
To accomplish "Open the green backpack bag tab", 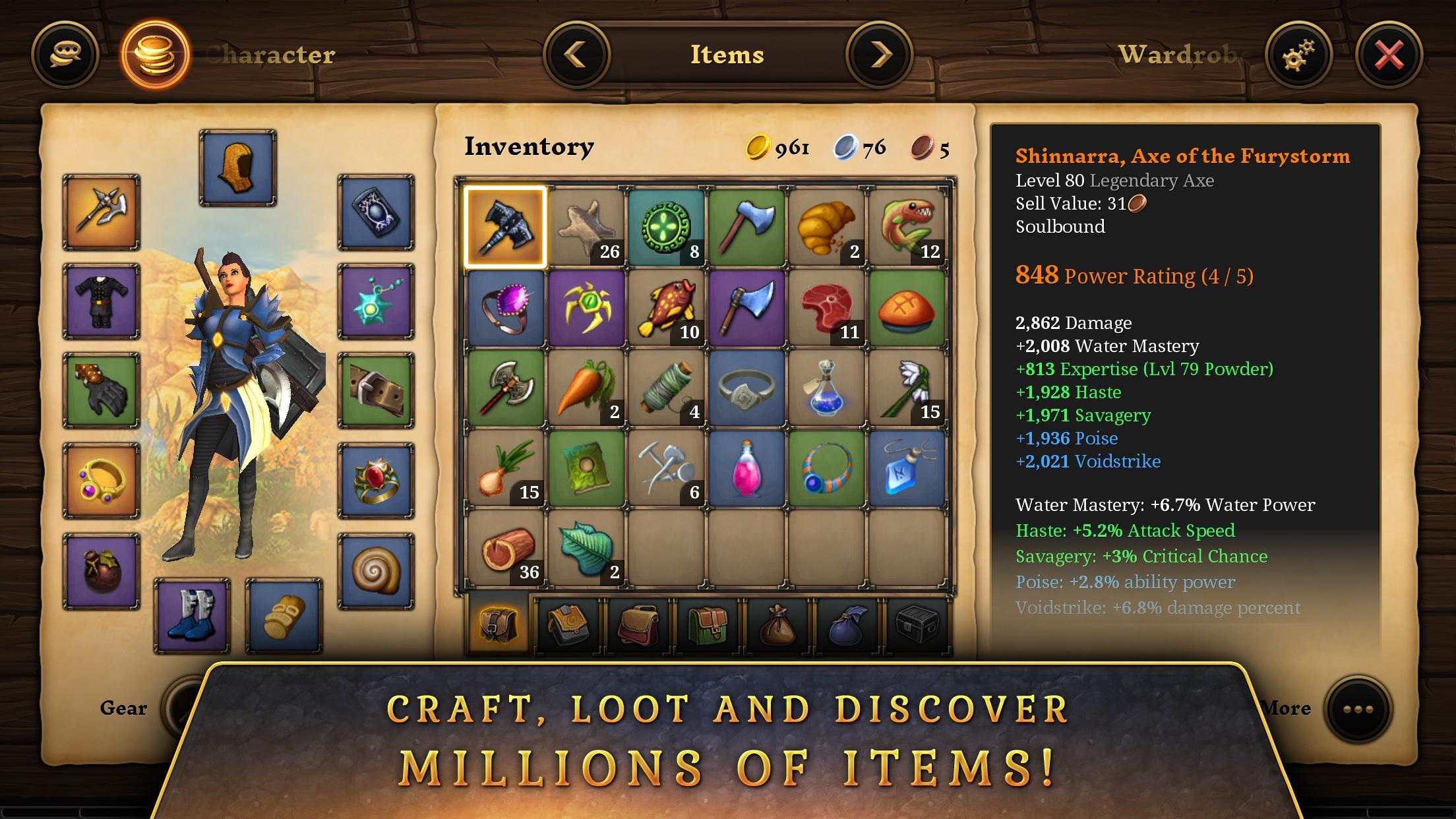I will (x=707, y=623).
